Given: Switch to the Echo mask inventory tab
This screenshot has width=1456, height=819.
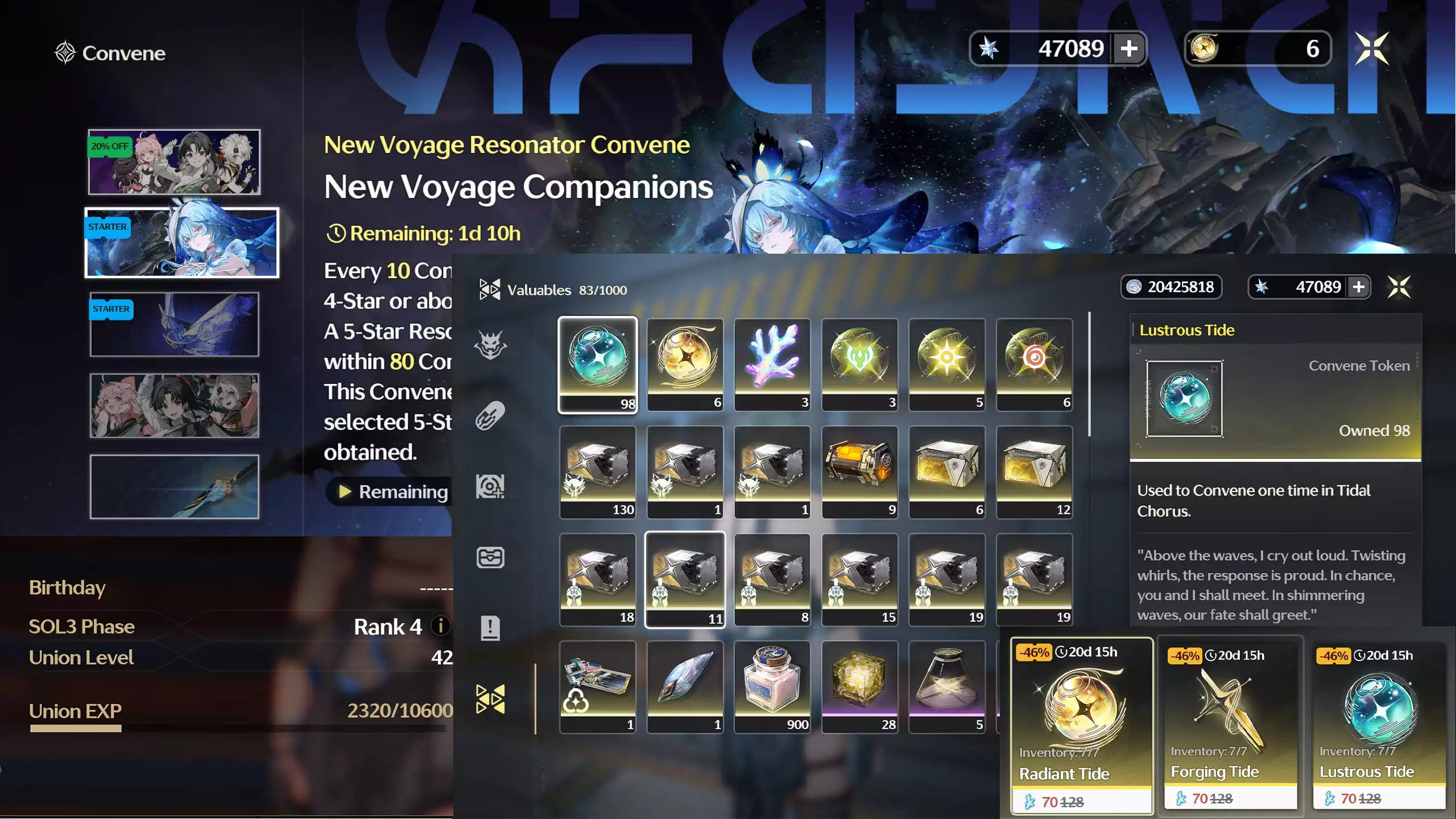Looking at the screenshot, I should pos(490,345).
